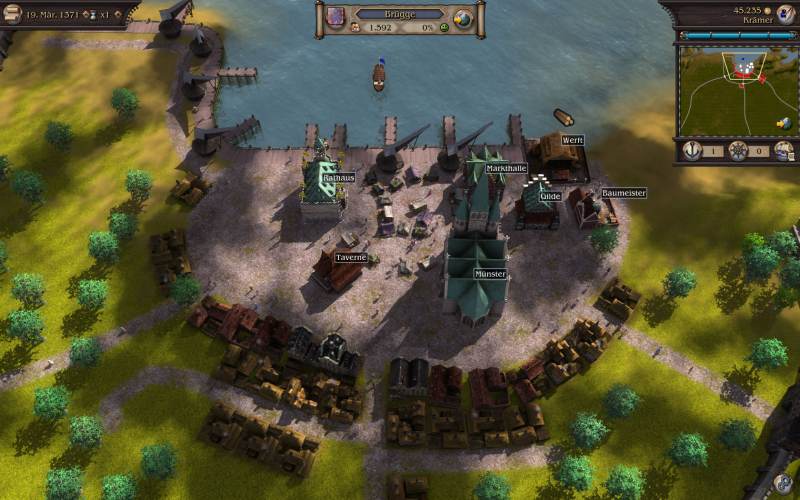Select the anchor button under the minimap

tap(691, 151)
